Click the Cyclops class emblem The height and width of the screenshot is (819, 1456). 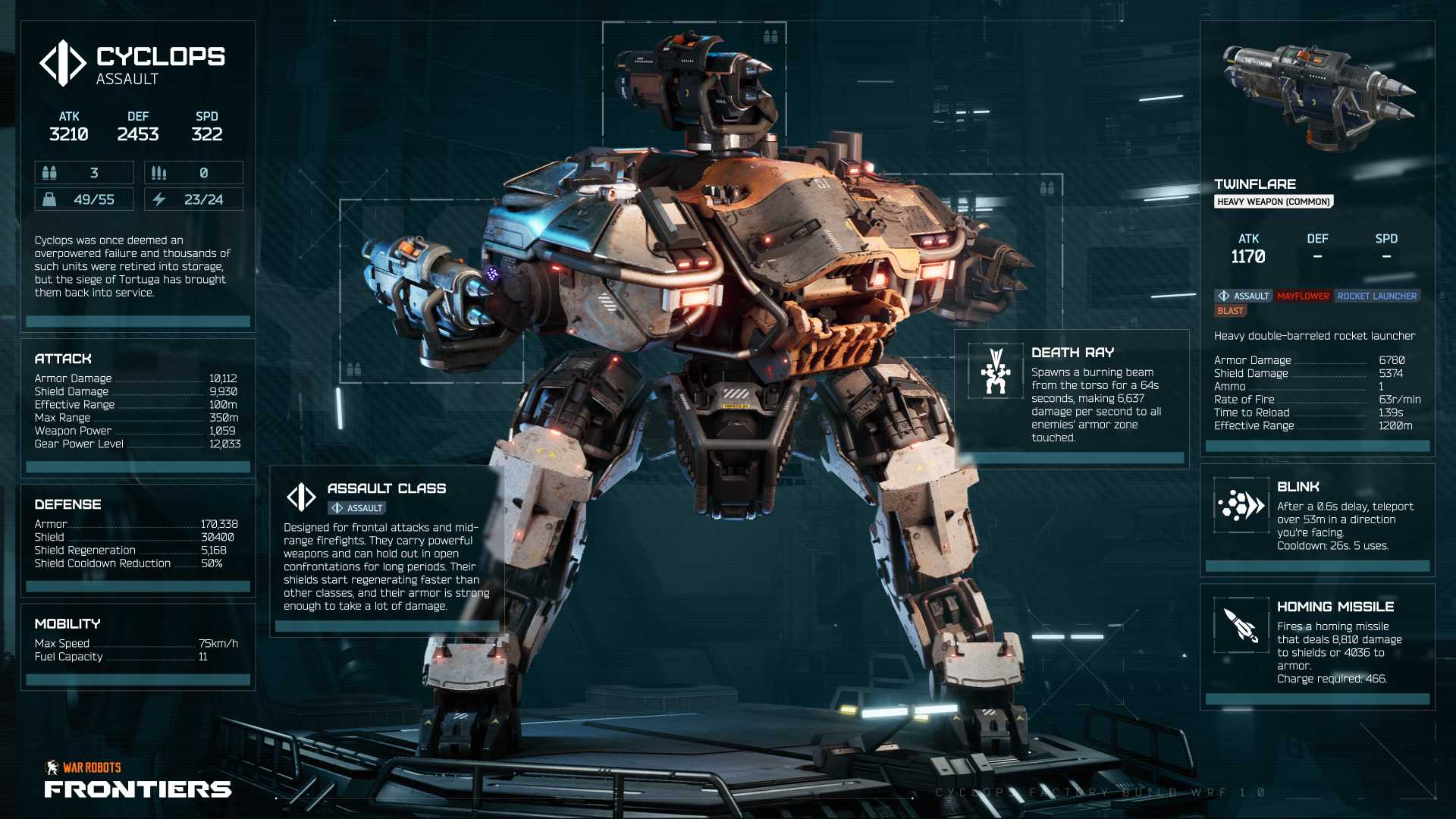click(x=63, y=63)
